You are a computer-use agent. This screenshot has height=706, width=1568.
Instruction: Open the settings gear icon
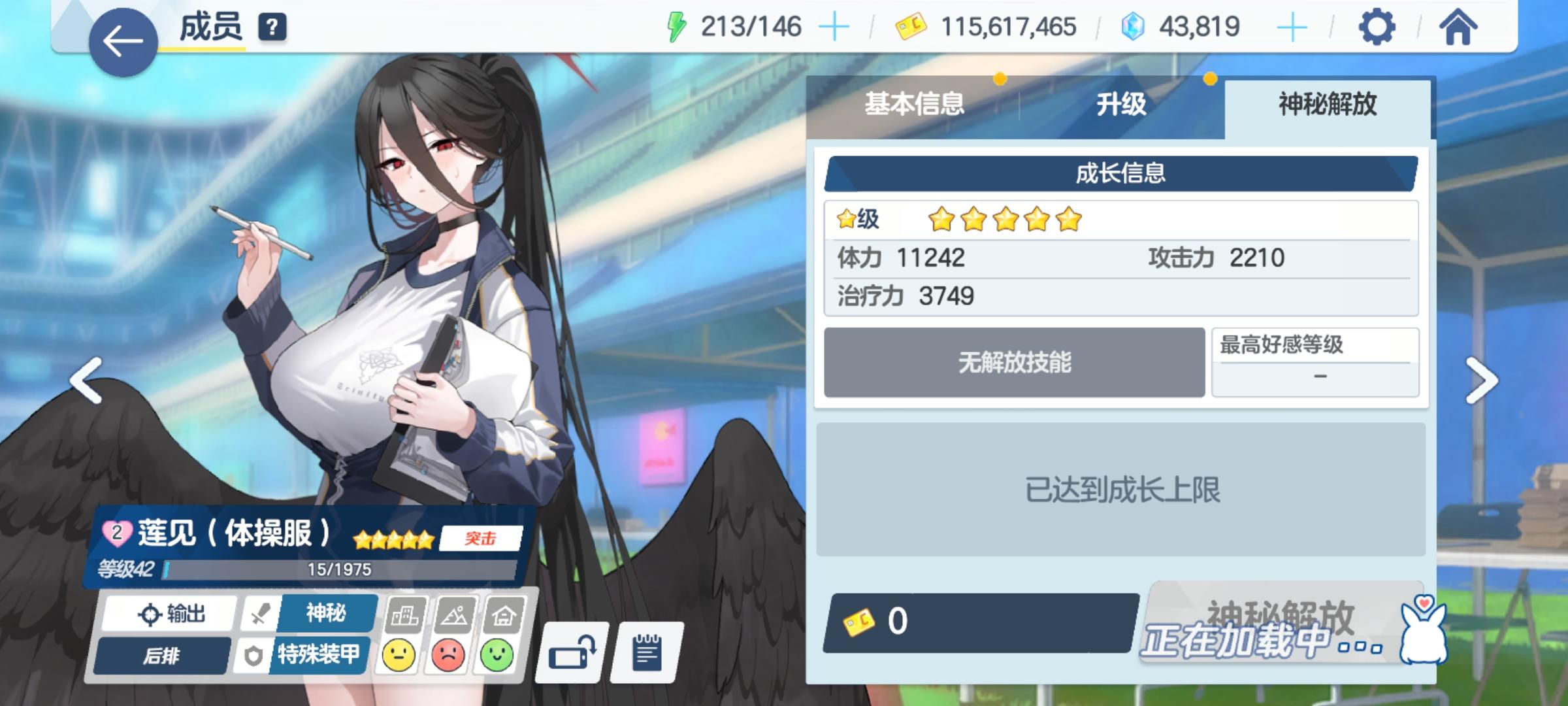click(x=1377, y=25)
